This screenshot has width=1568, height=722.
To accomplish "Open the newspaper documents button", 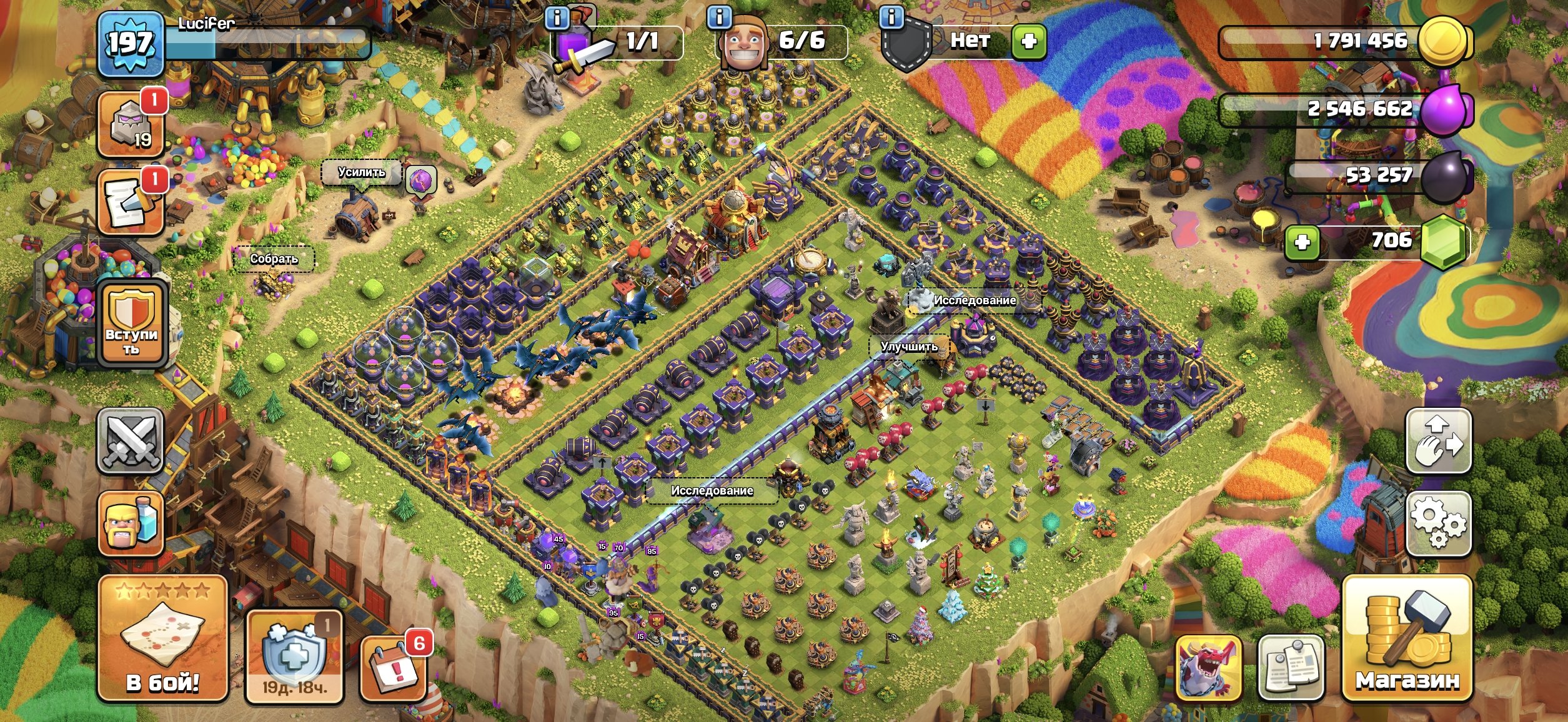I will pos(1291,667).
